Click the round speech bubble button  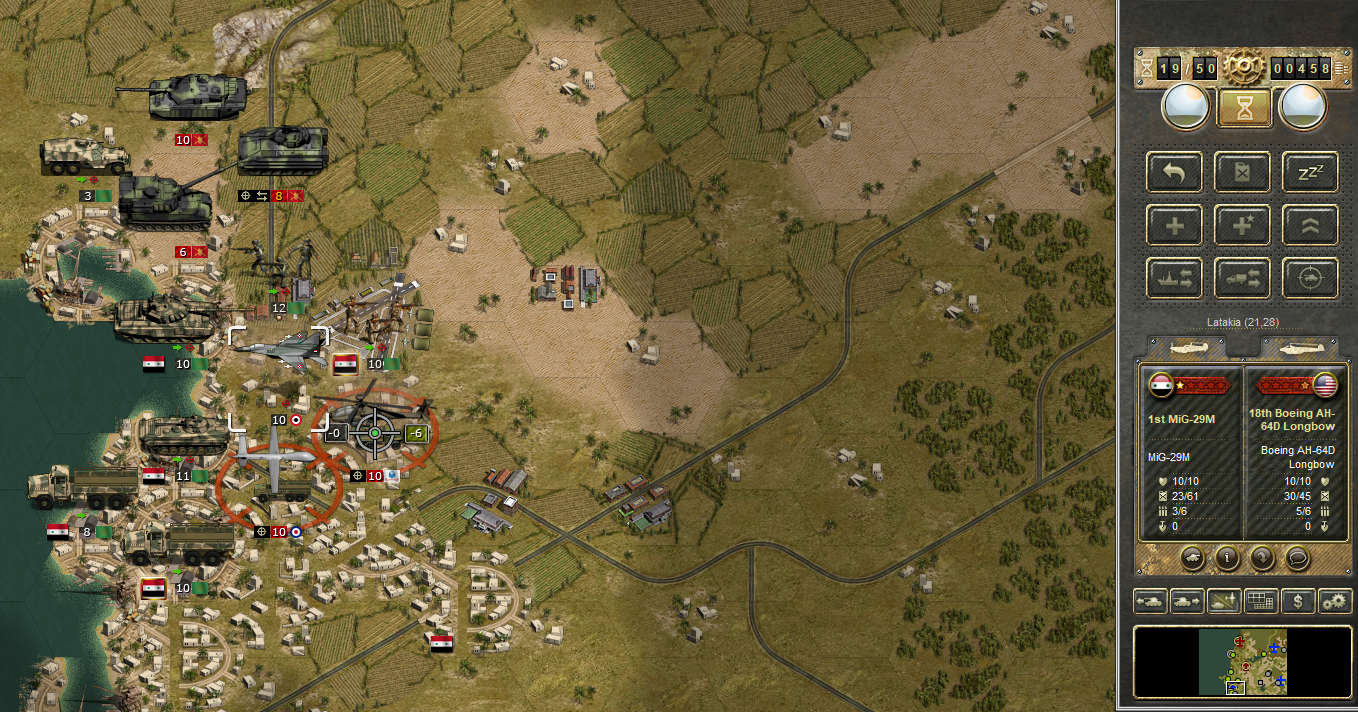[x=1297, y=558]
